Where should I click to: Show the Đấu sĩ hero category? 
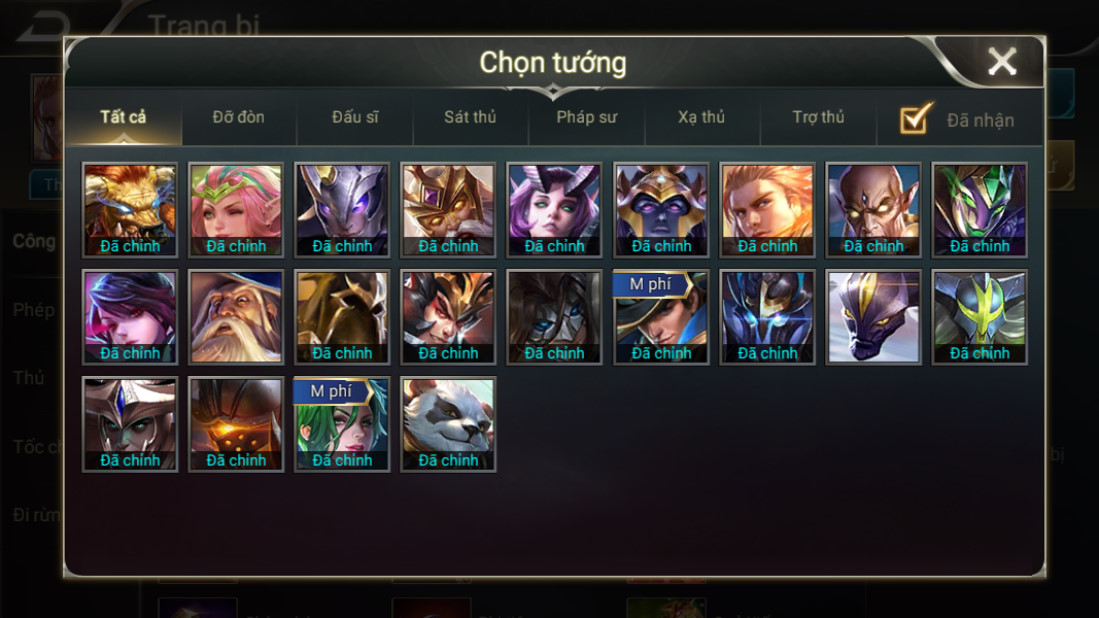pos(355,117)
